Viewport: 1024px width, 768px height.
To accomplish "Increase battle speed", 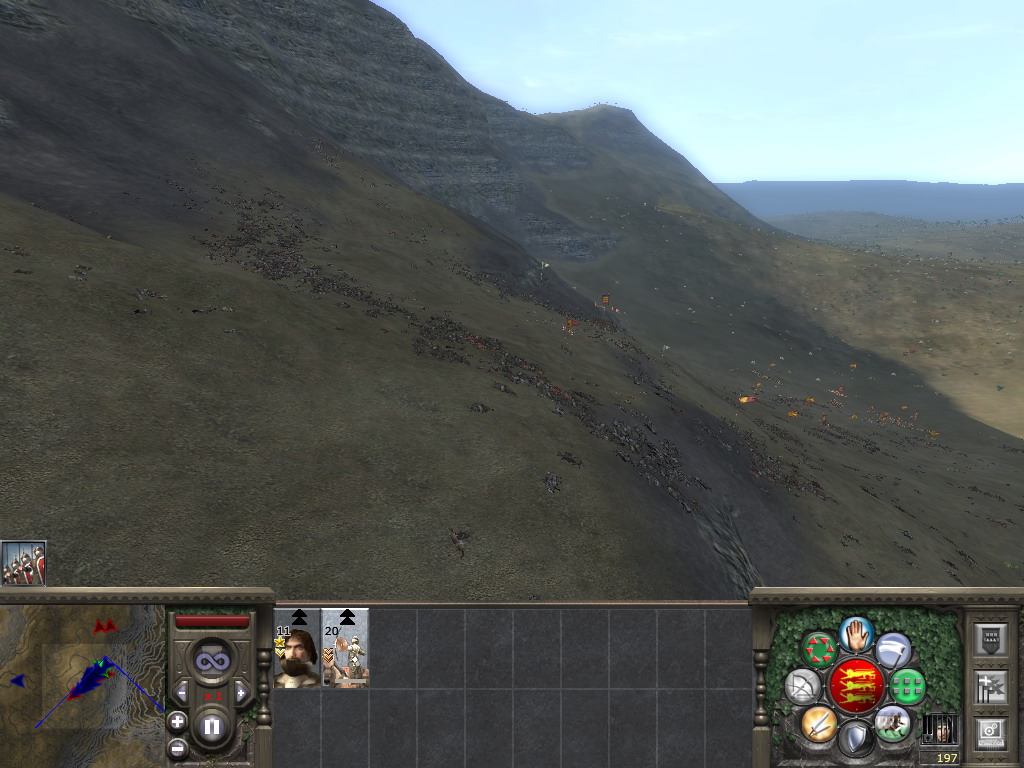I will 241,693.
